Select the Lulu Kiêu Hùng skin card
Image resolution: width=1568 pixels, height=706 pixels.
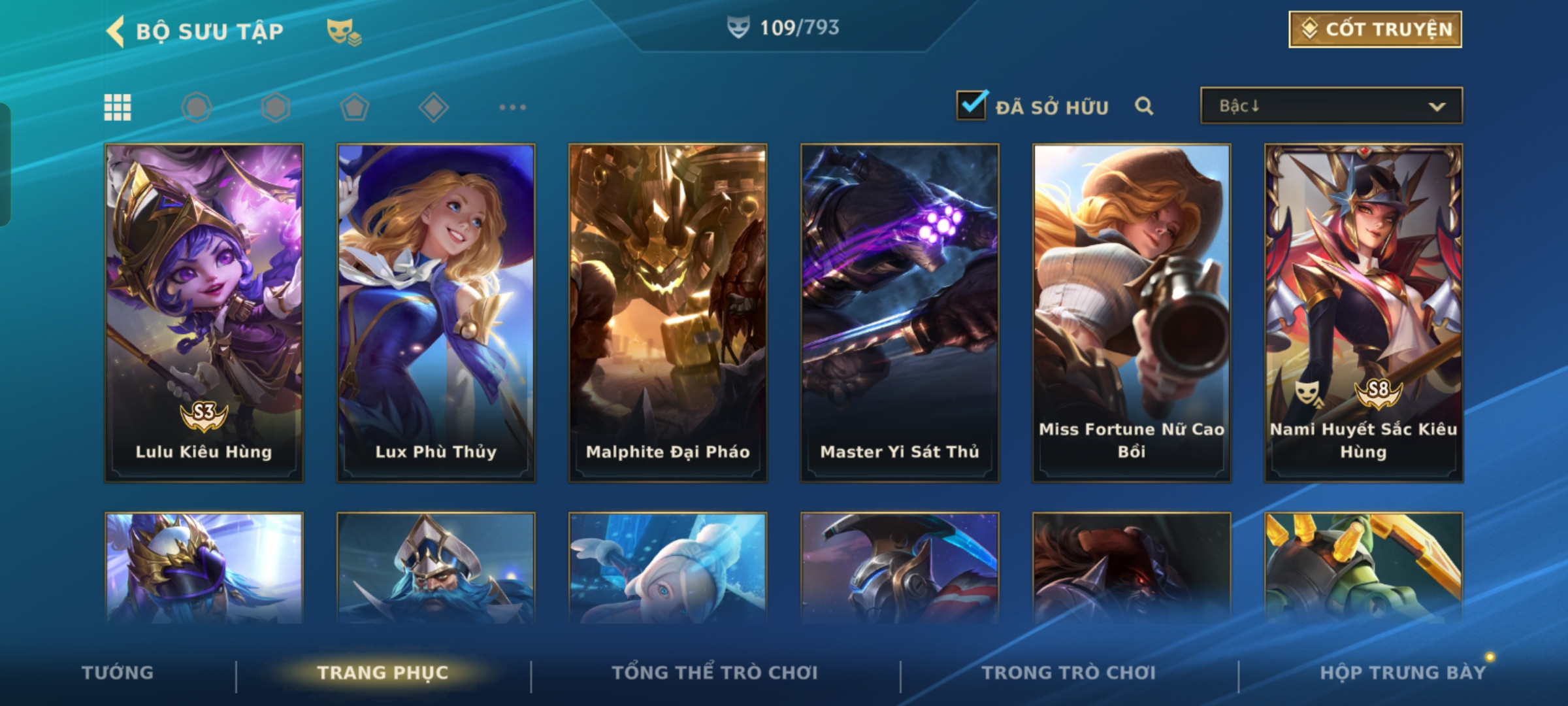[204, 312]
